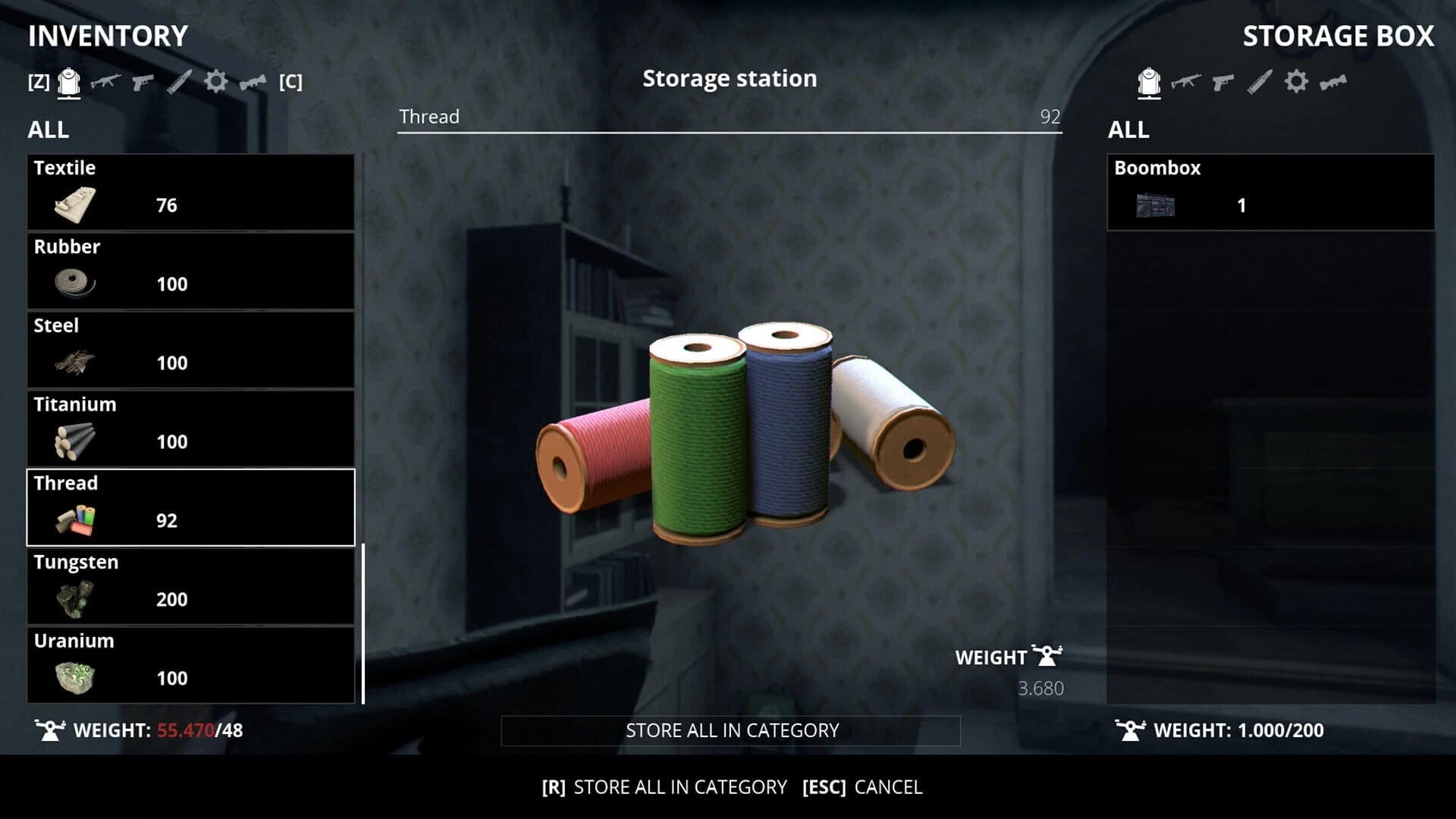This screenshot has width=1456, height=819.
Task: Open the ALL category header in Inventory
Action: coord(48,130)
